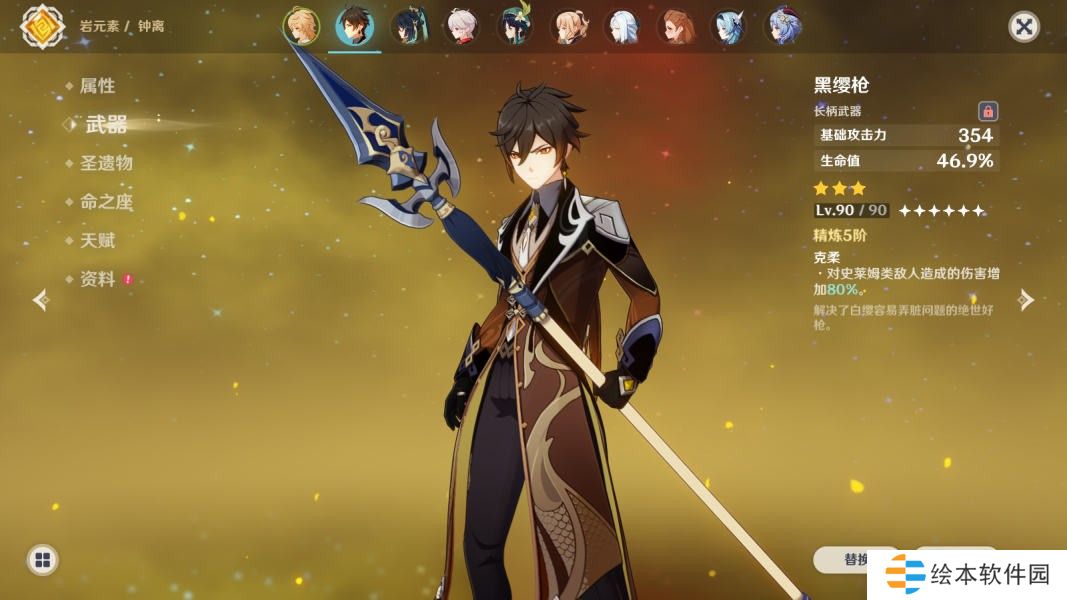Toggle the weapon lock icon

(987, 111)
